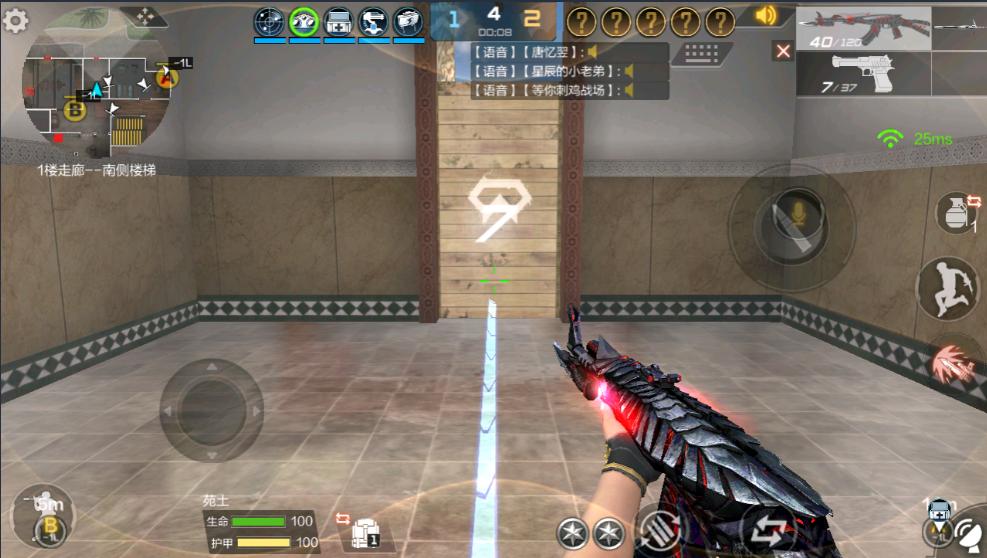Open the backpack swap icon
Screen dimensions: 987x558
pyautogui.click(x=361, y=531)
